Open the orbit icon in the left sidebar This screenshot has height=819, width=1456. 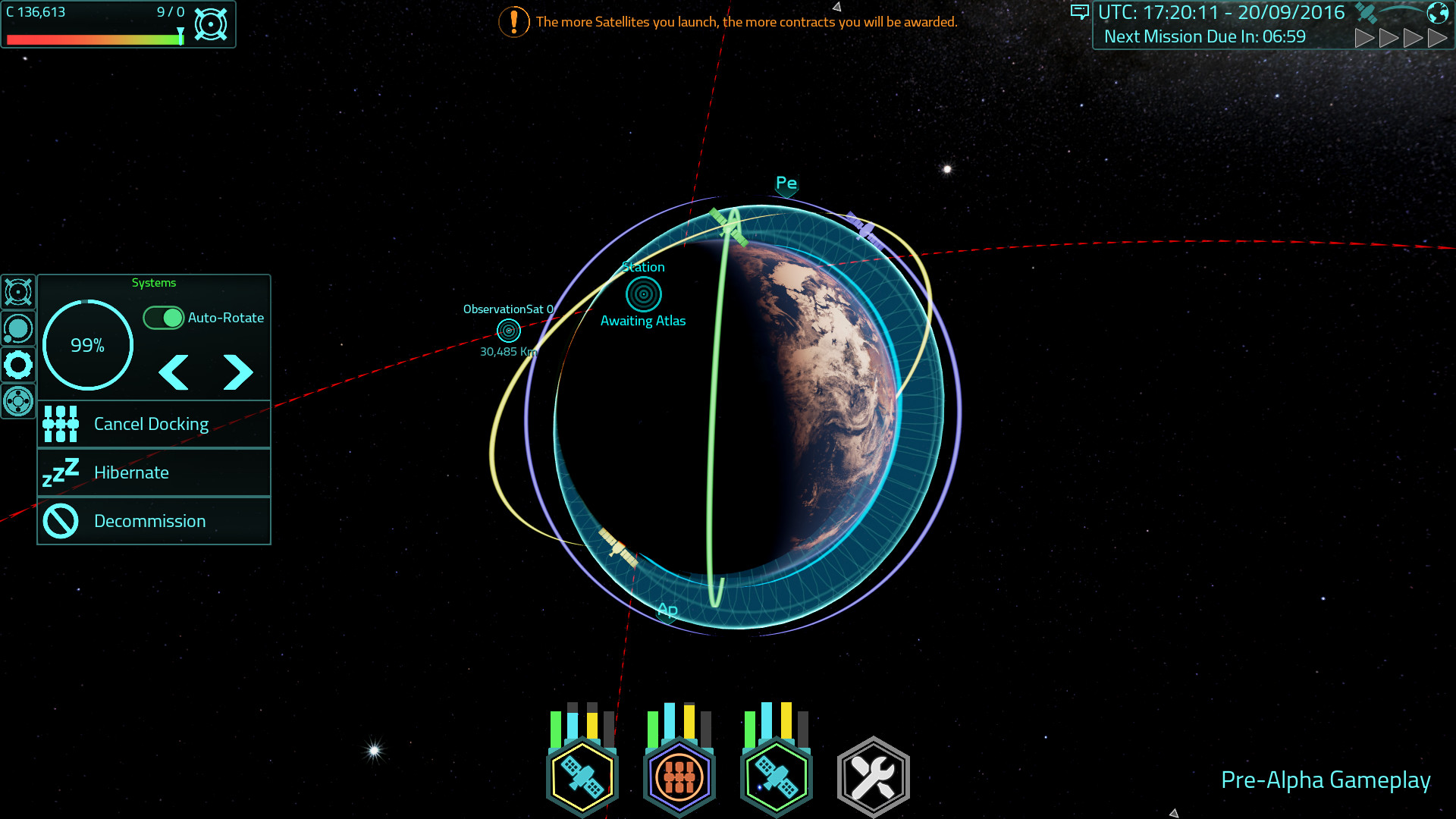tap(17, 328)
